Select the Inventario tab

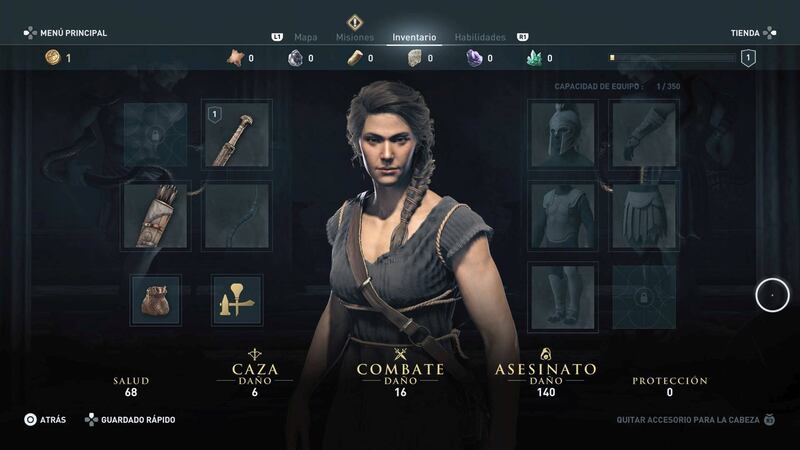414,37
